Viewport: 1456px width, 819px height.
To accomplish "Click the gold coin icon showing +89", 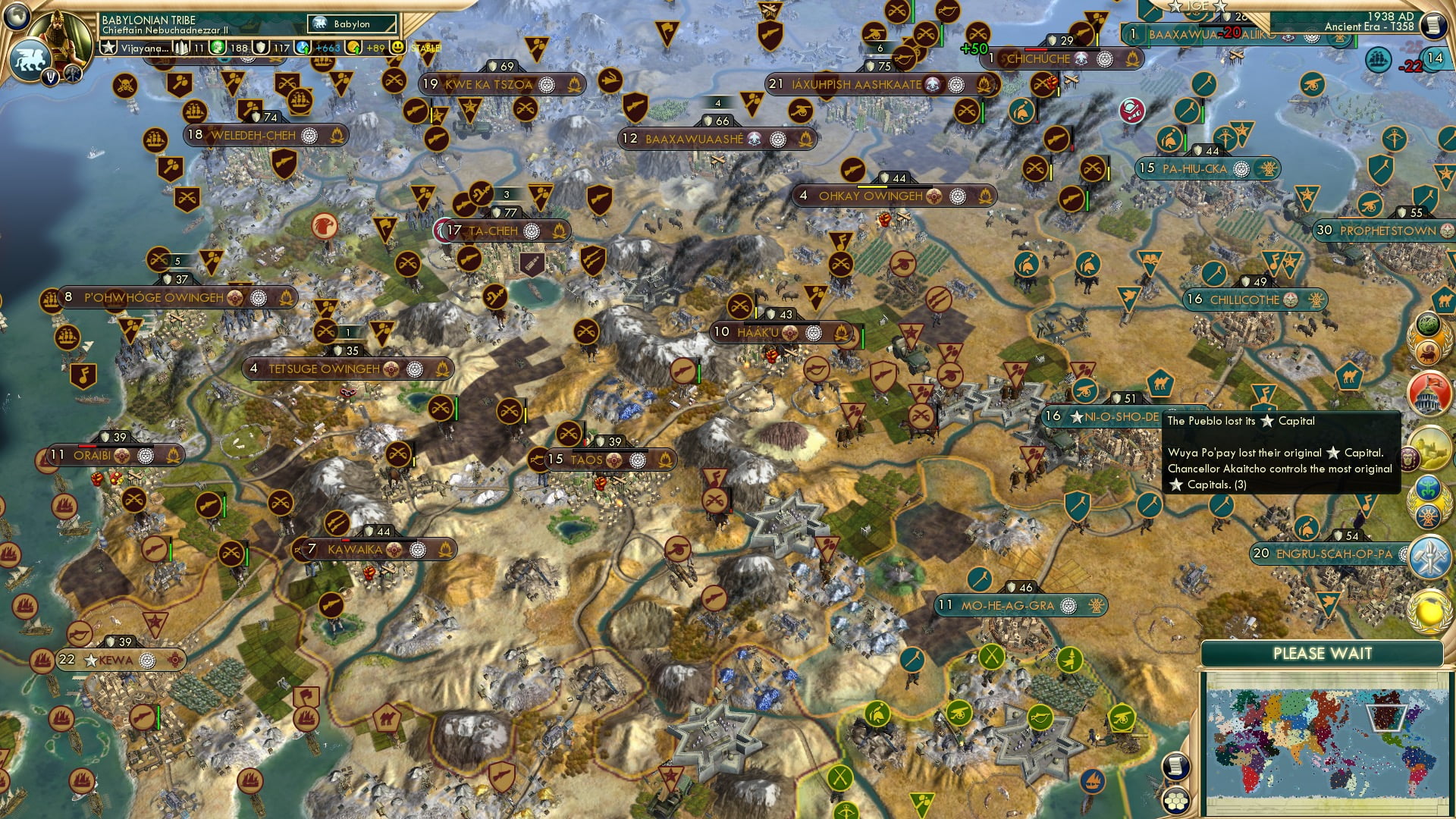I will click(x=354, y=47).
